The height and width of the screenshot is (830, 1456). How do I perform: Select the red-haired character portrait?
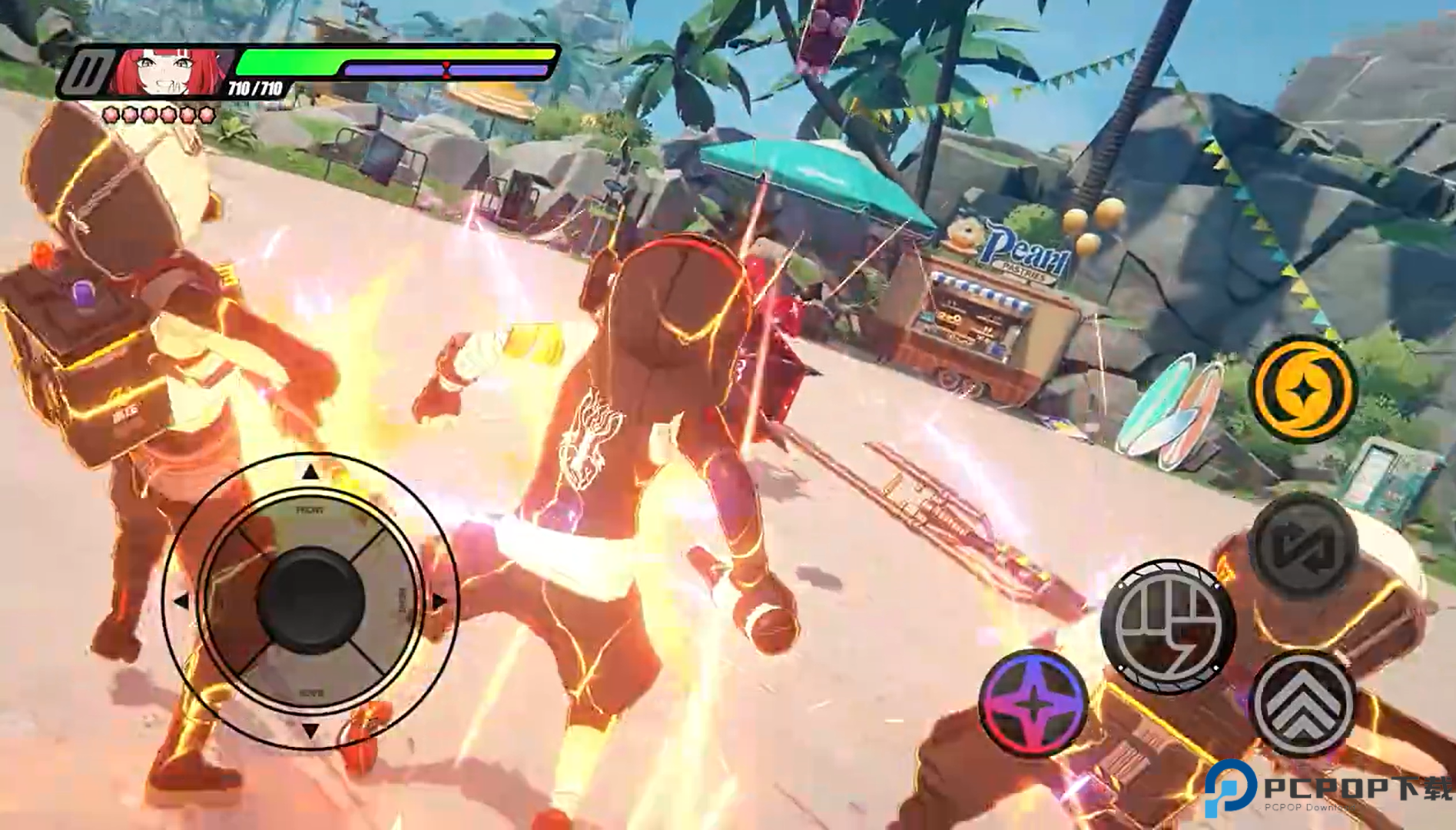[171, 71]
